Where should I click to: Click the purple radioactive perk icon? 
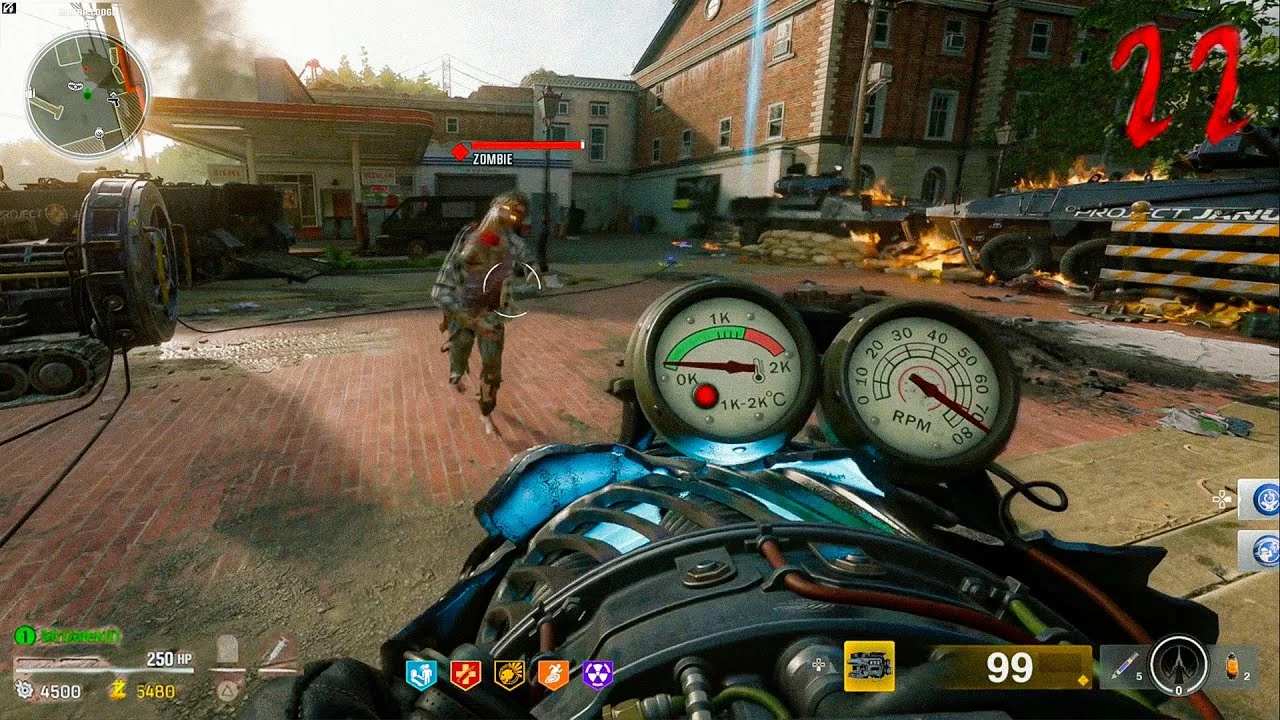point(596,671)
